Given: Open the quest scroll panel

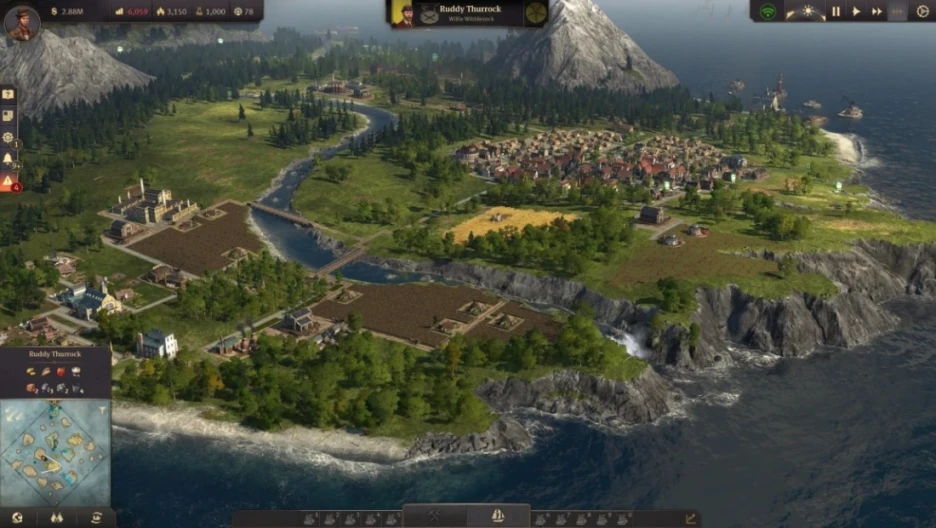Looking at the screenshot, I should click(x=8, y=116).
